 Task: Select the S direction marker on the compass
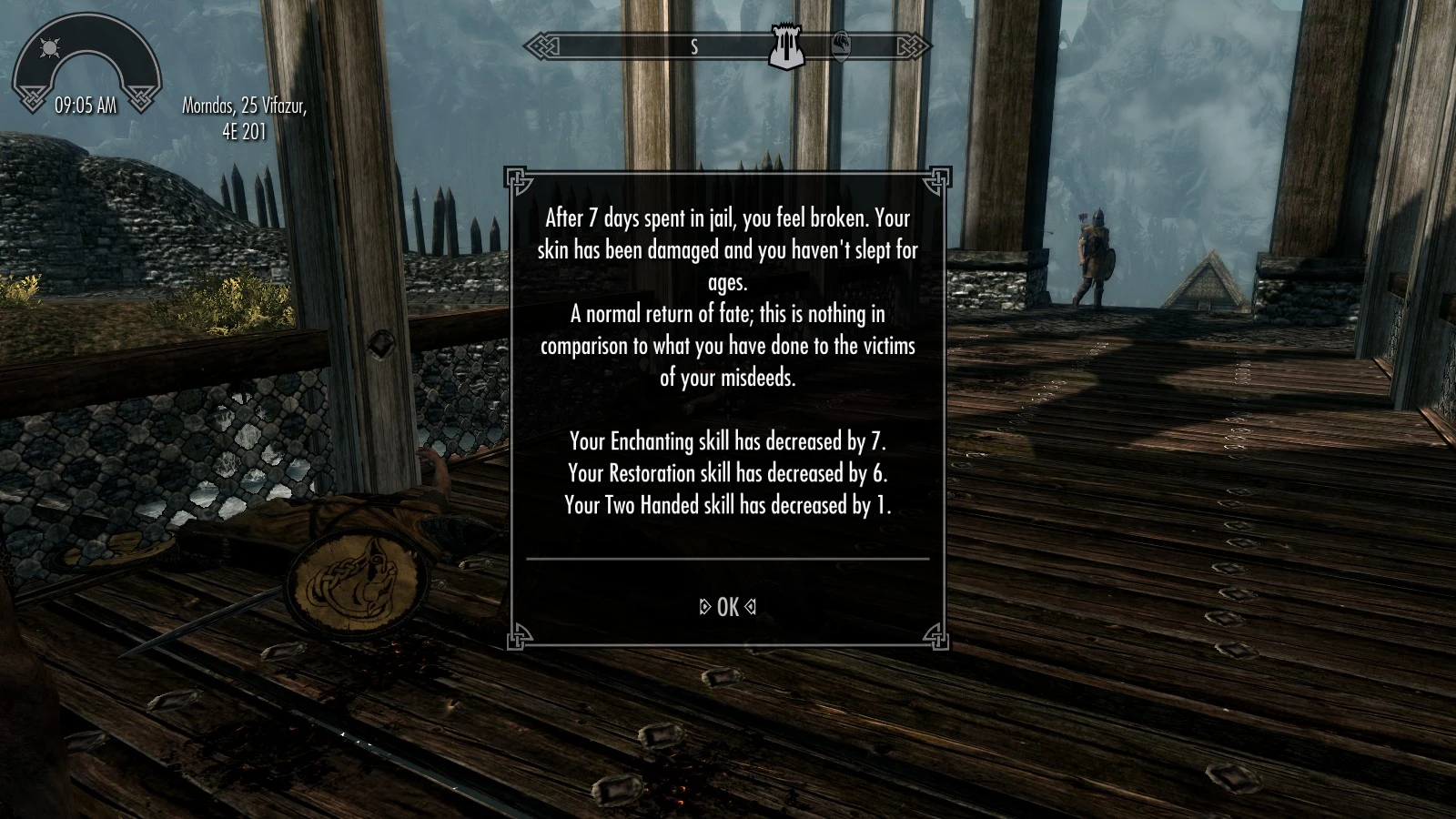pos(696,47)
